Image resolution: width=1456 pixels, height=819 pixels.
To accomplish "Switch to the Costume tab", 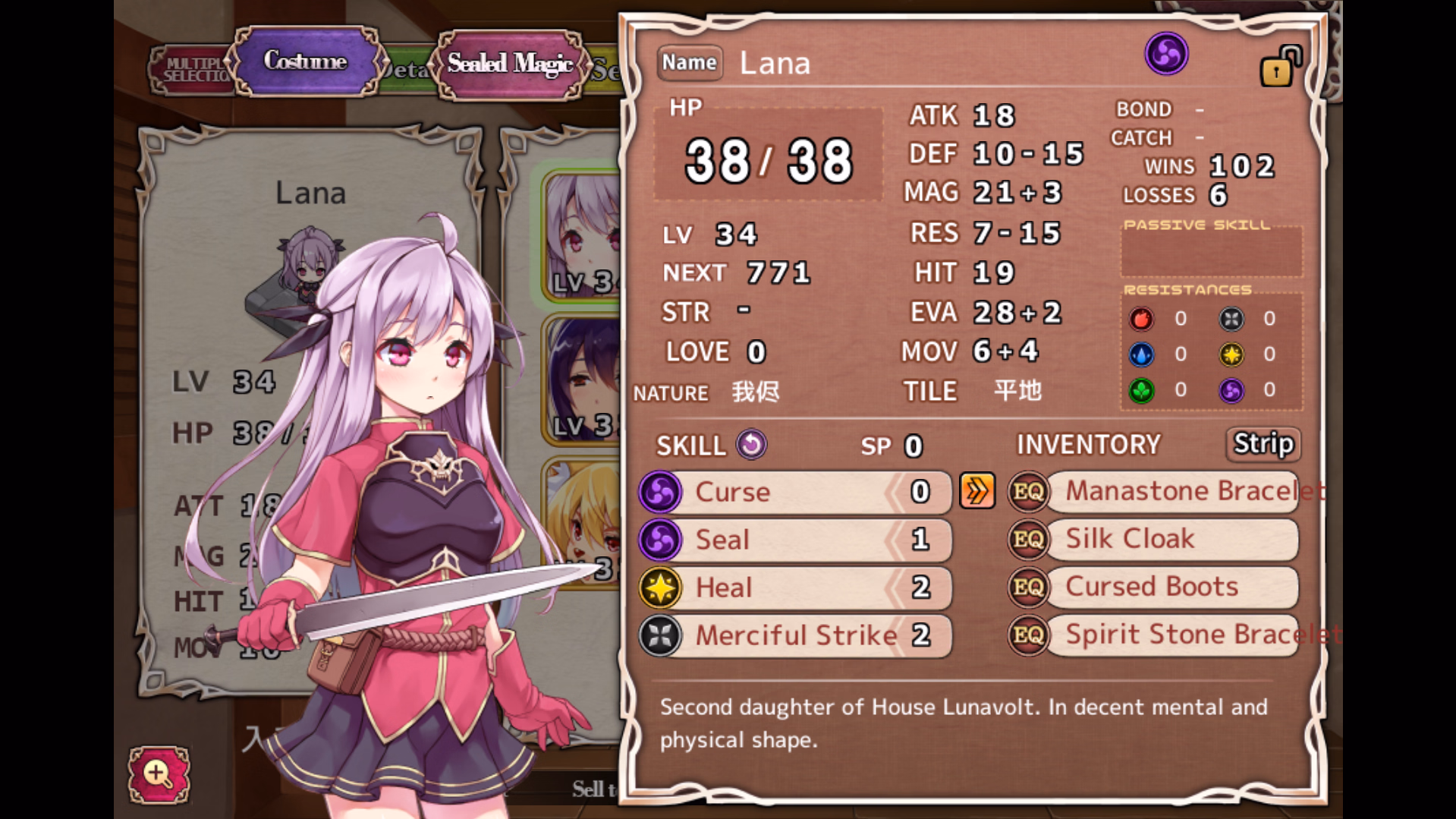I will click(305, 61).
